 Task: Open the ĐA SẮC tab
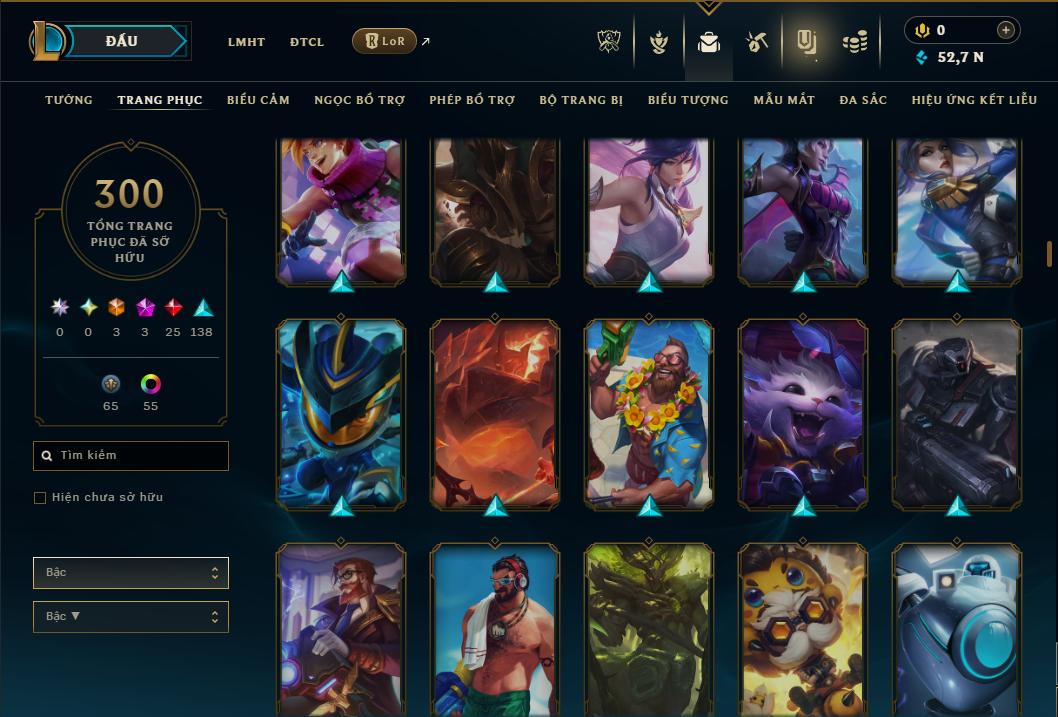863,100
